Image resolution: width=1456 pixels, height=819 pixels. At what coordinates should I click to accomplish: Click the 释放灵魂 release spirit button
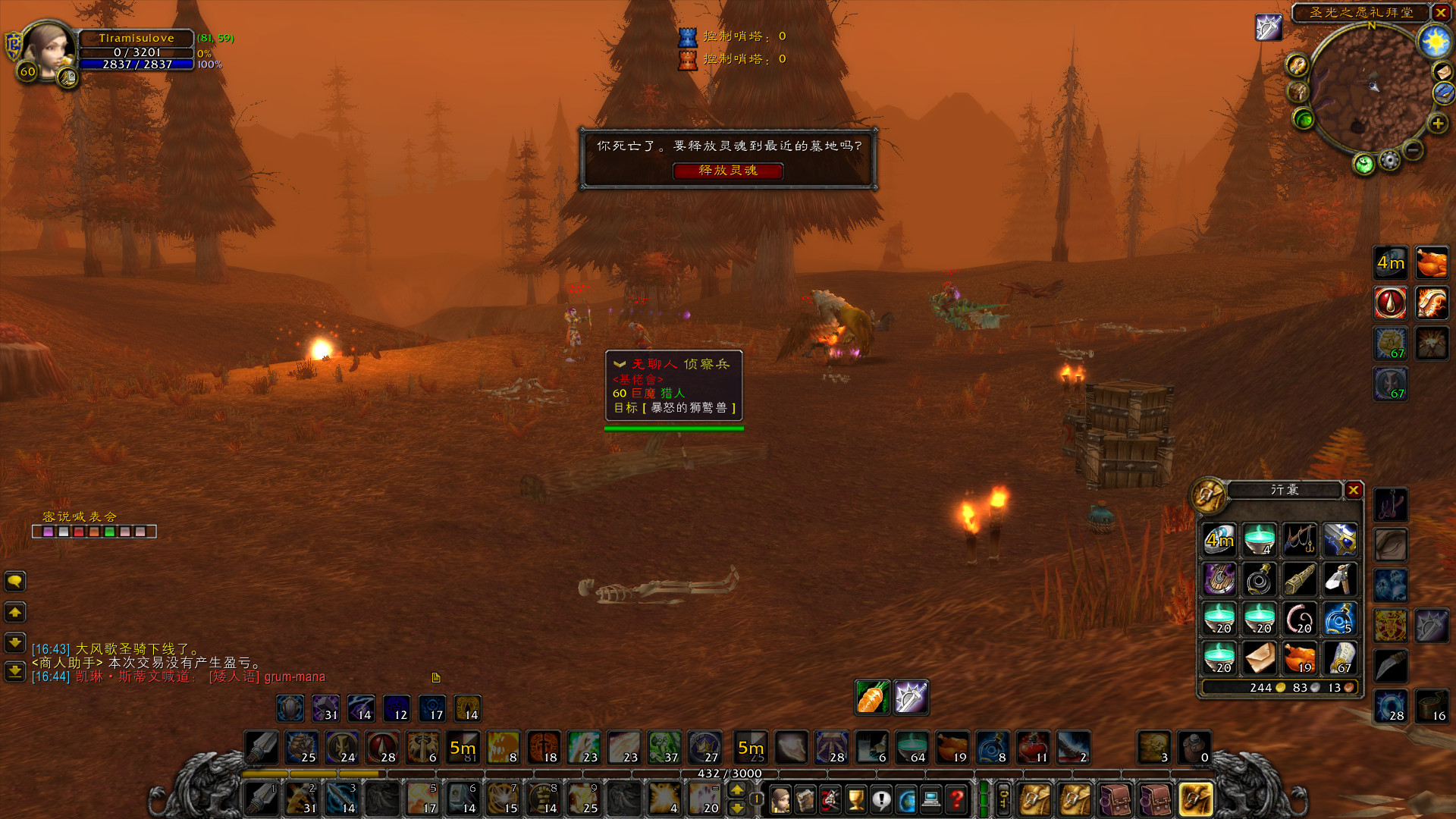pos(728,171)
